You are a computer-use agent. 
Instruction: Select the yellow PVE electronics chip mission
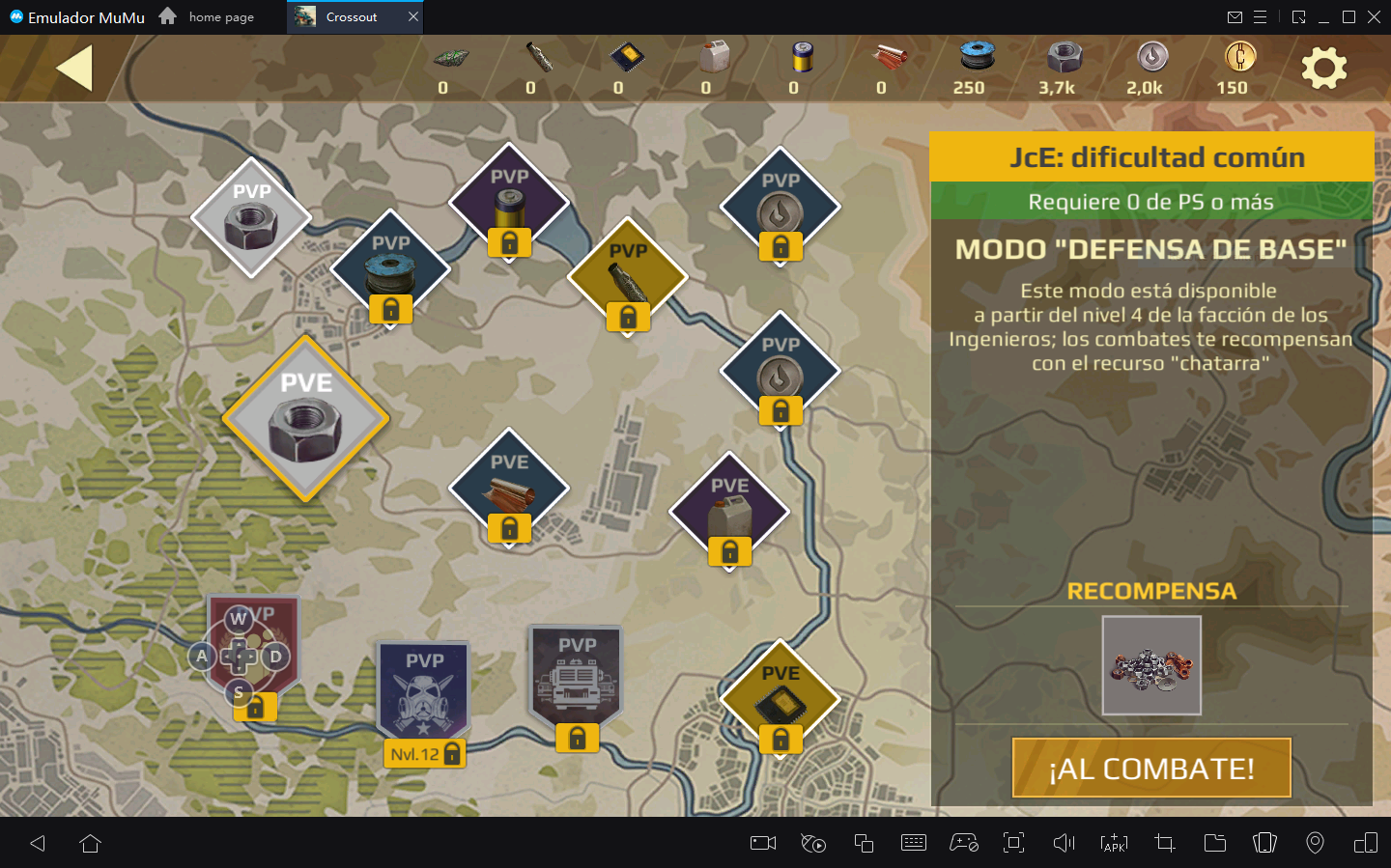click(781, 698)
